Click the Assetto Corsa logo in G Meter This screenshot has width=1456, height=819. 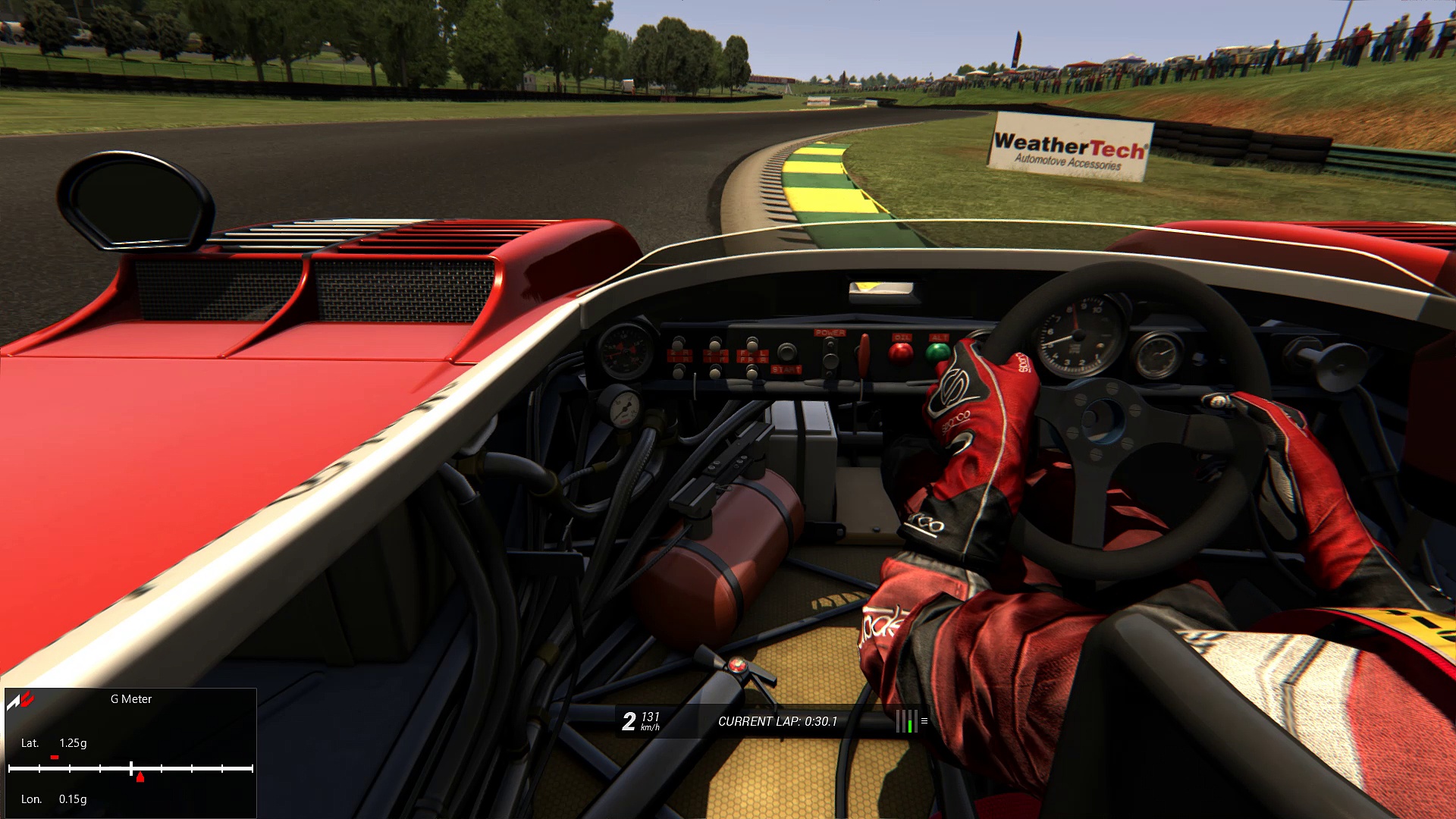pyautogui.click(x=20, y=701)
